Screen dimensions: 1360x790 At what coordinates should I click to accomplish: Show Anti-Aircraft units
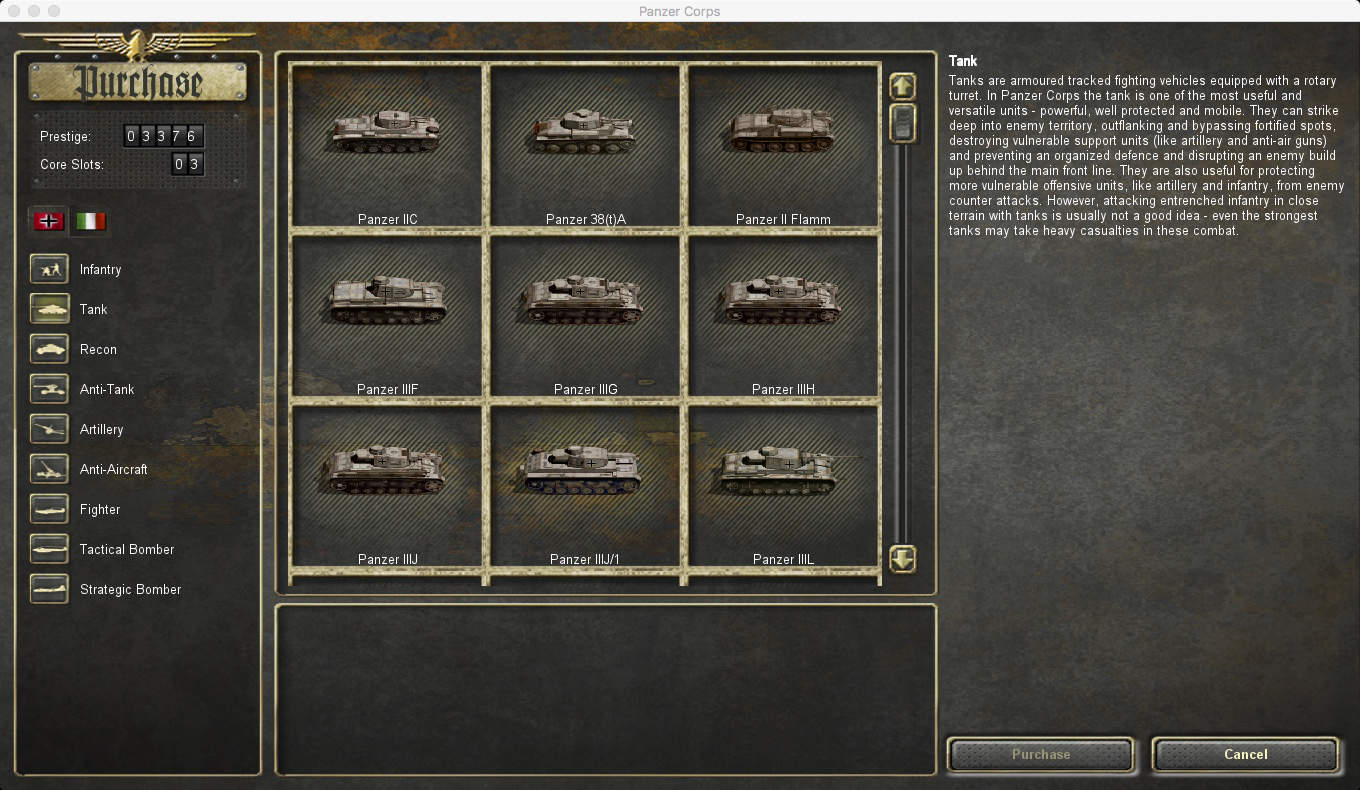click(x=50, y=469)
